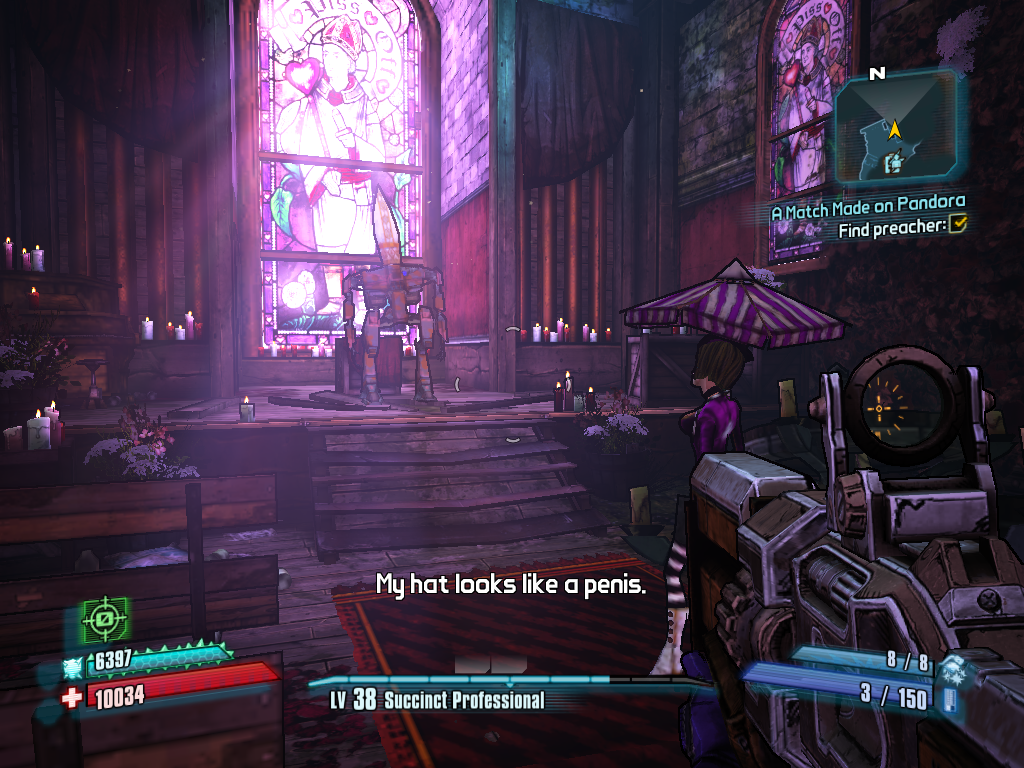Click the green action skill icon
The image size is (1024, 768).
click(x=104, y=621)
